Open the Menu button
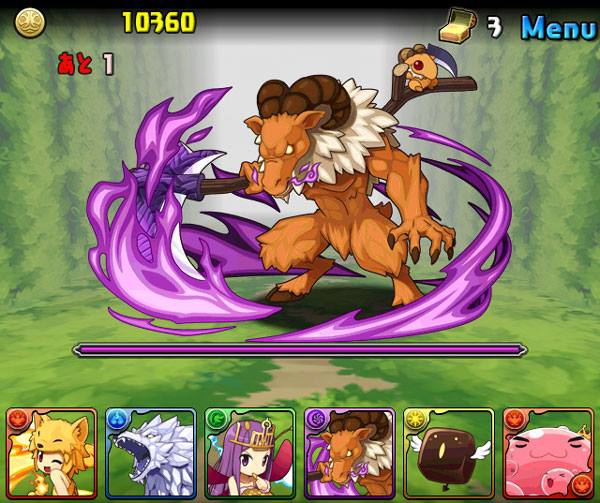 click(558, 26)
